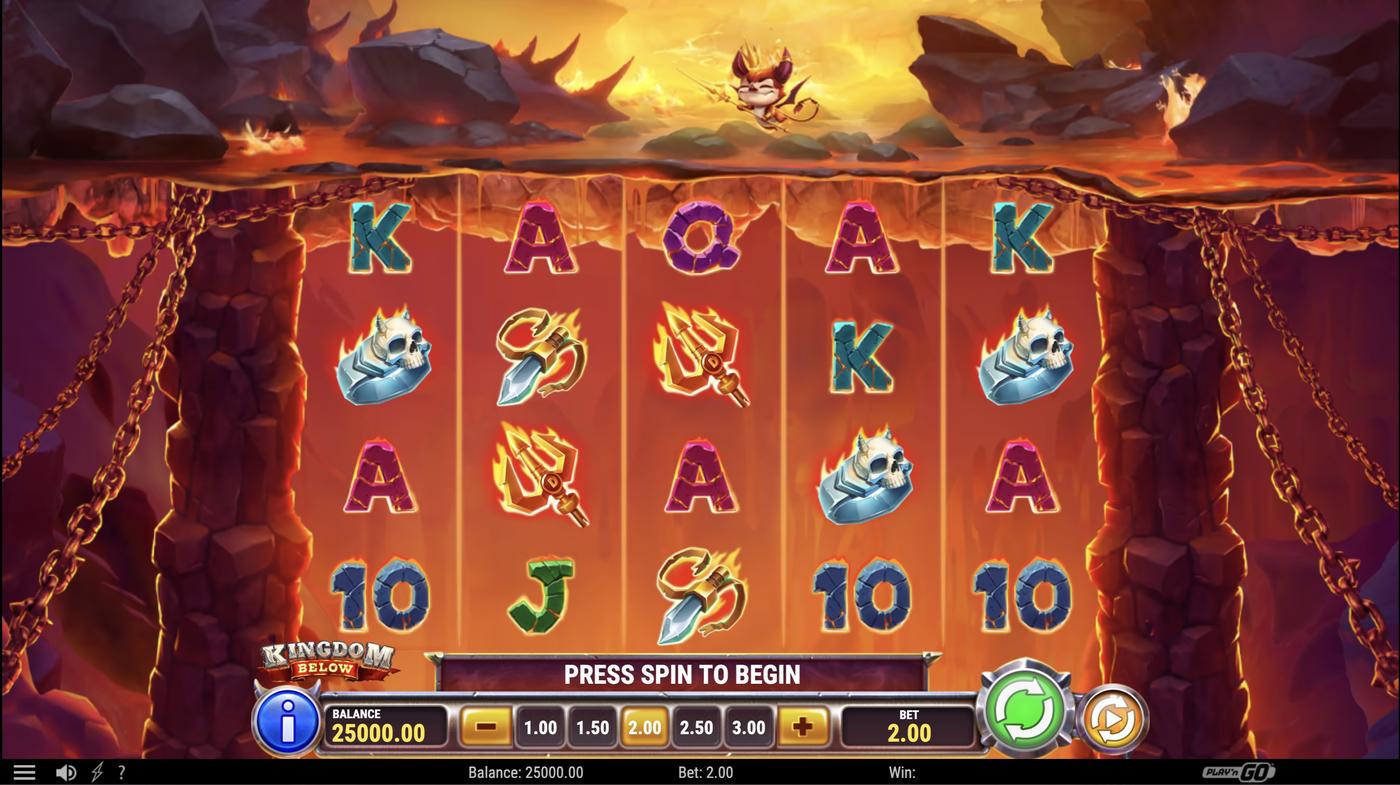
Task: Select the 1.50 bet value
Action: (590, 726)
